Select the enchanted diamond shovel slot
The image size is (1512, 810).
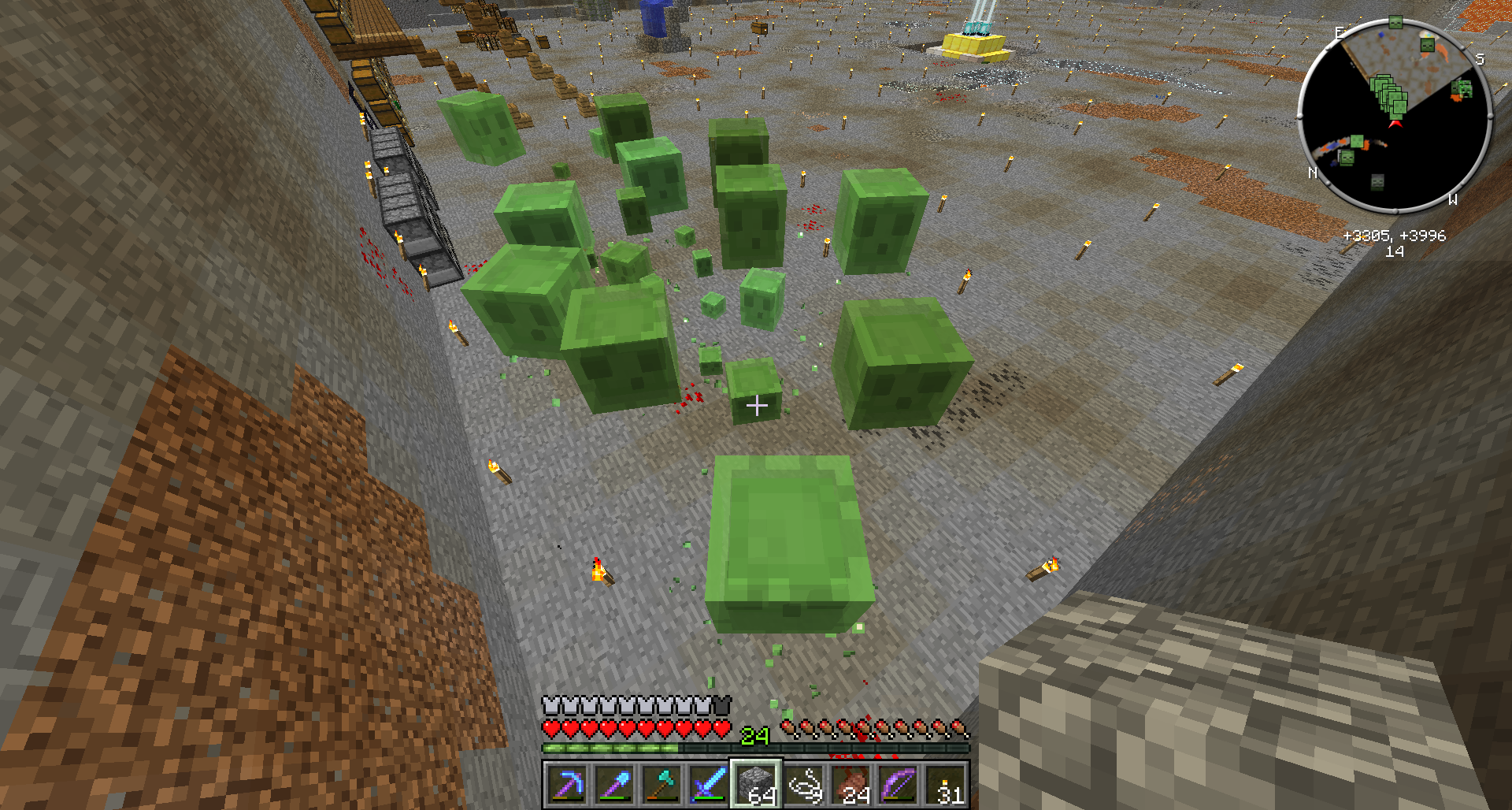click(615, 785)
